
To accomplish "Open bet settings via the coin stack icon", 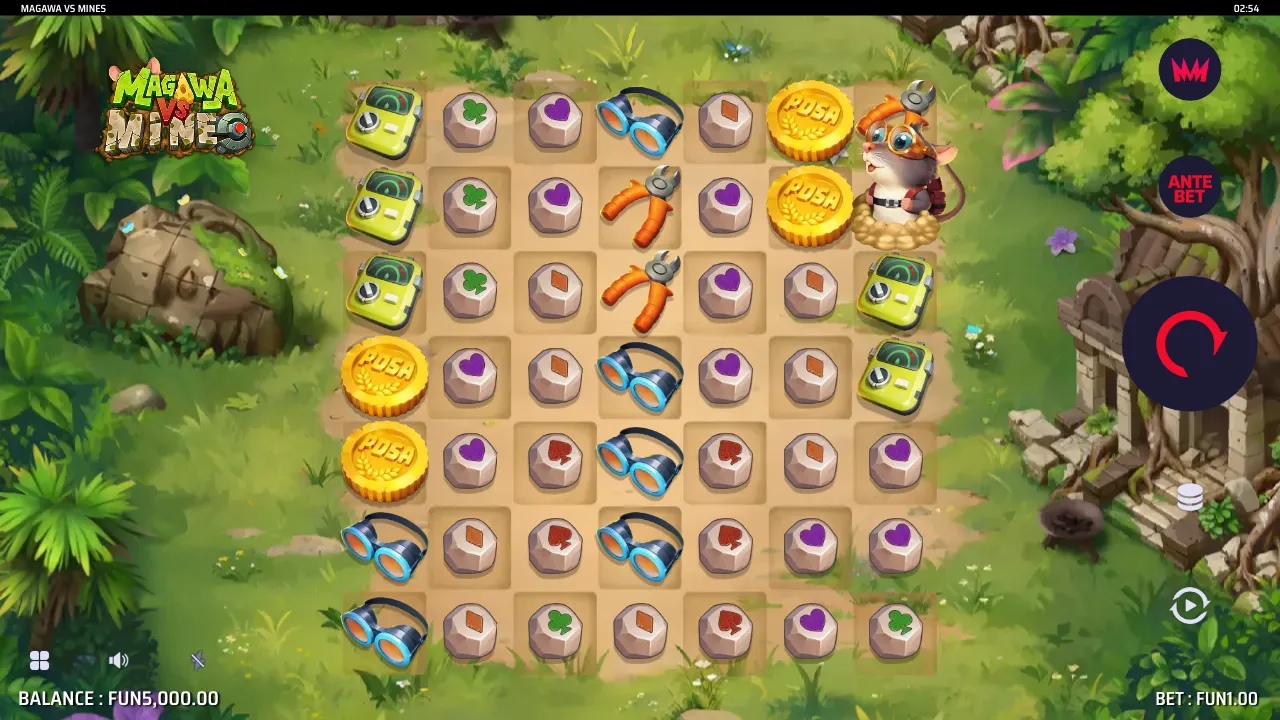I will click(1190, 497).
